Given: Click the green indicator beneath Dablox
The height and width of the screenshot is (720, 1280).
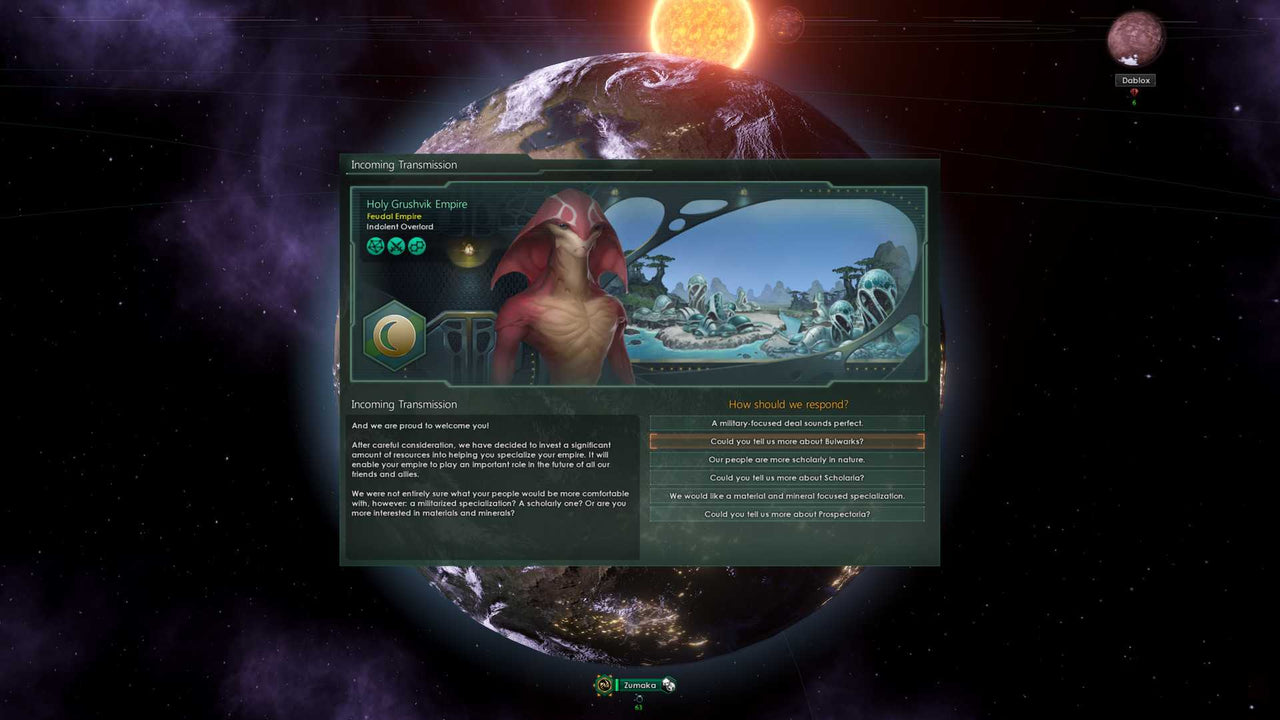Looking at the screenshot, I should 1134,103.
